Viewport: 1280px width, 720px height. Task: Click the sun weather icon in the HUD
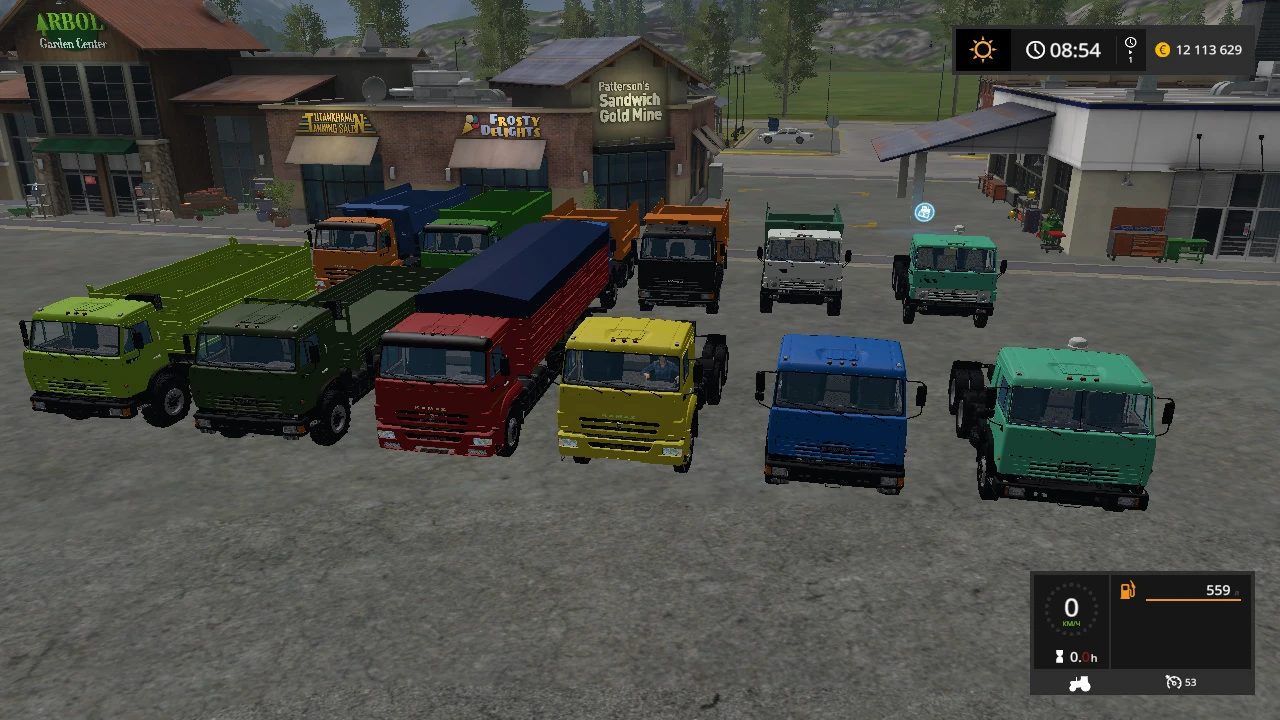coord(982,49)
